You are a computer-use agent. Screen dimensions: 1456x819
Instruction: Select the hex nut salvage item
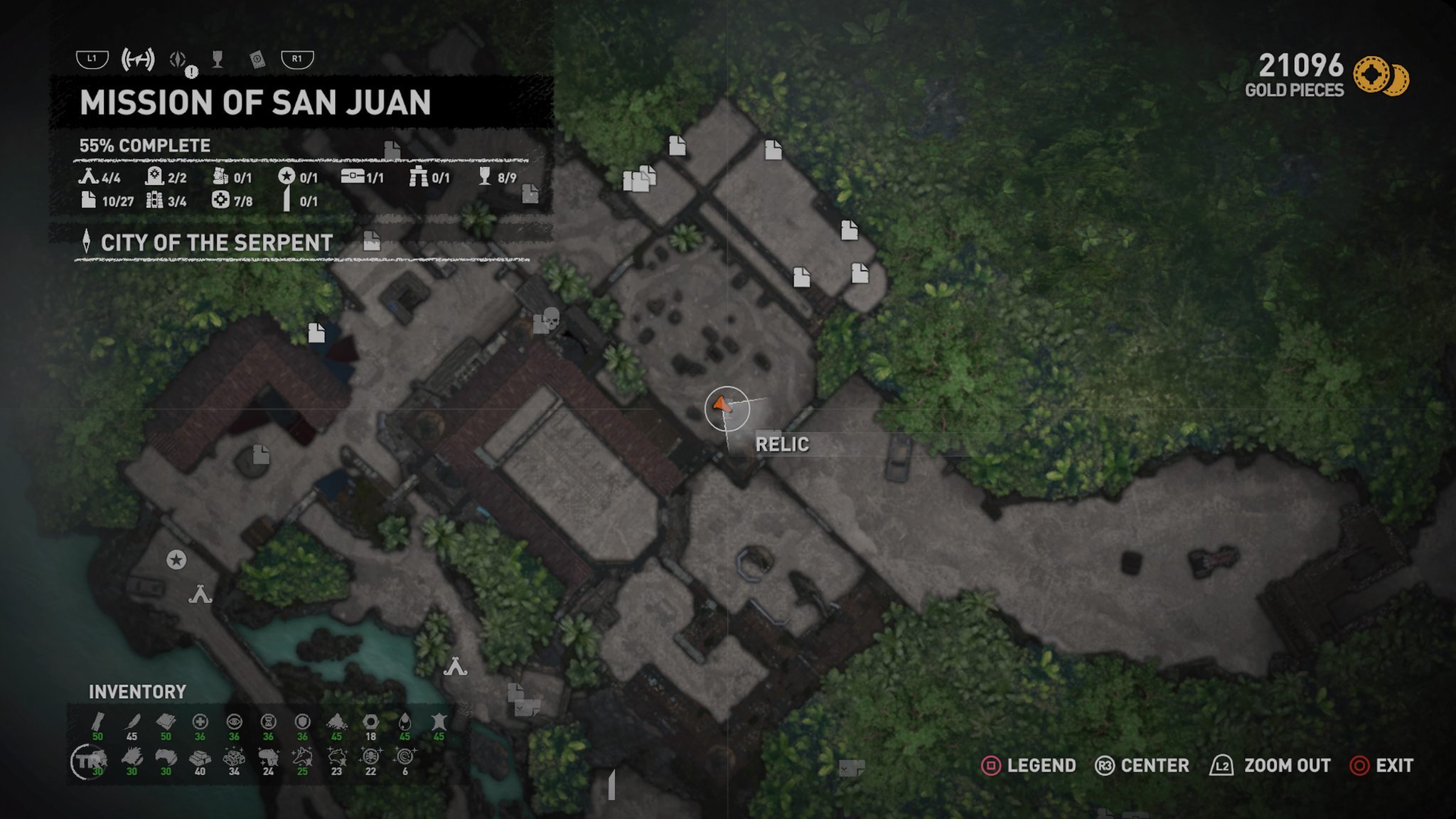pos(370,722)
